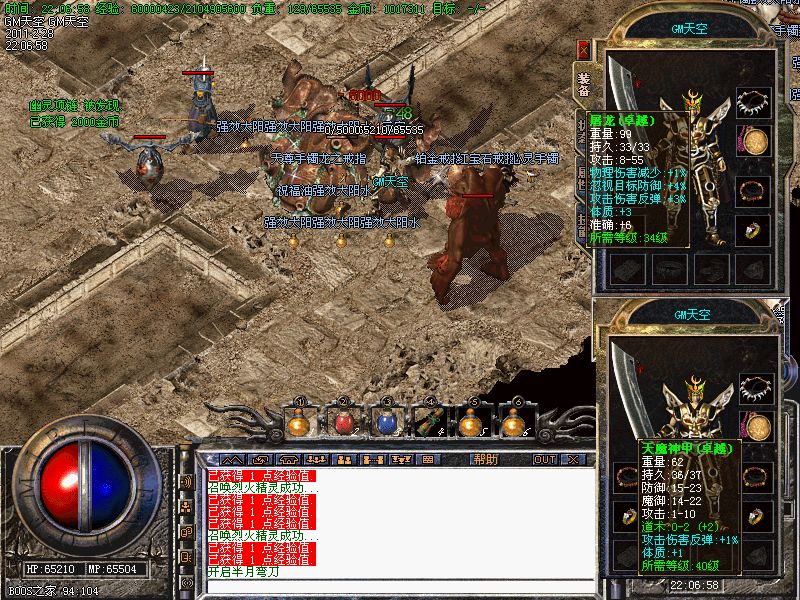Close the chat panel with the X button

[x=572, y=460]
